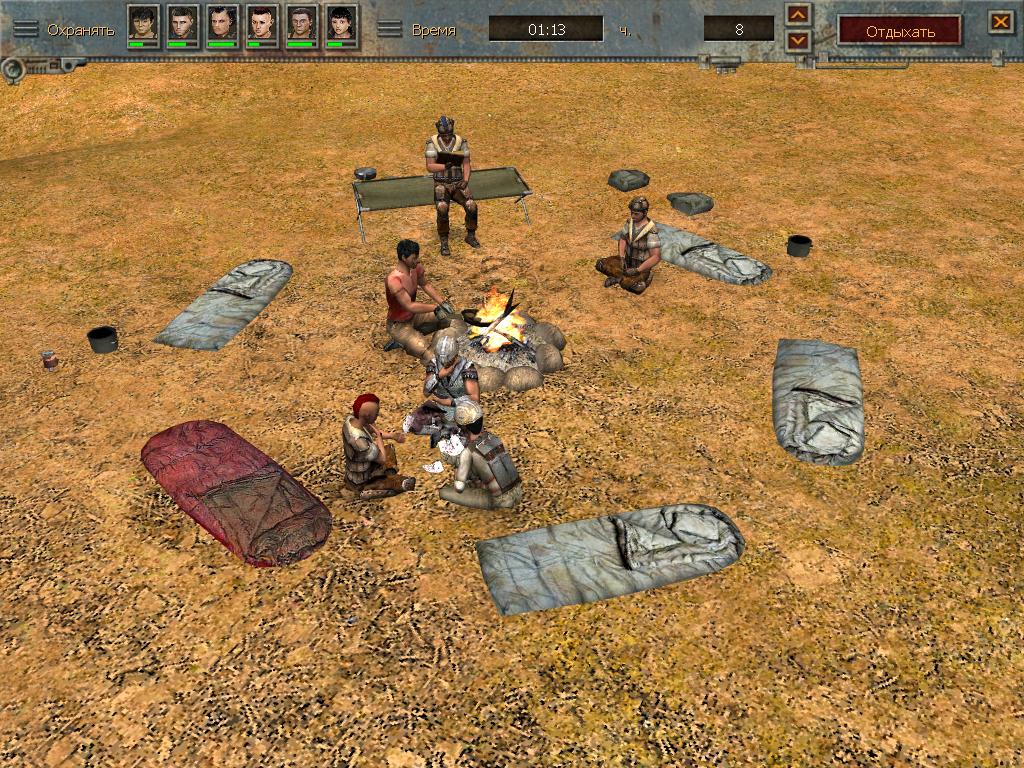
Task: Close the camp rest panel
Action: [1000, 21]
